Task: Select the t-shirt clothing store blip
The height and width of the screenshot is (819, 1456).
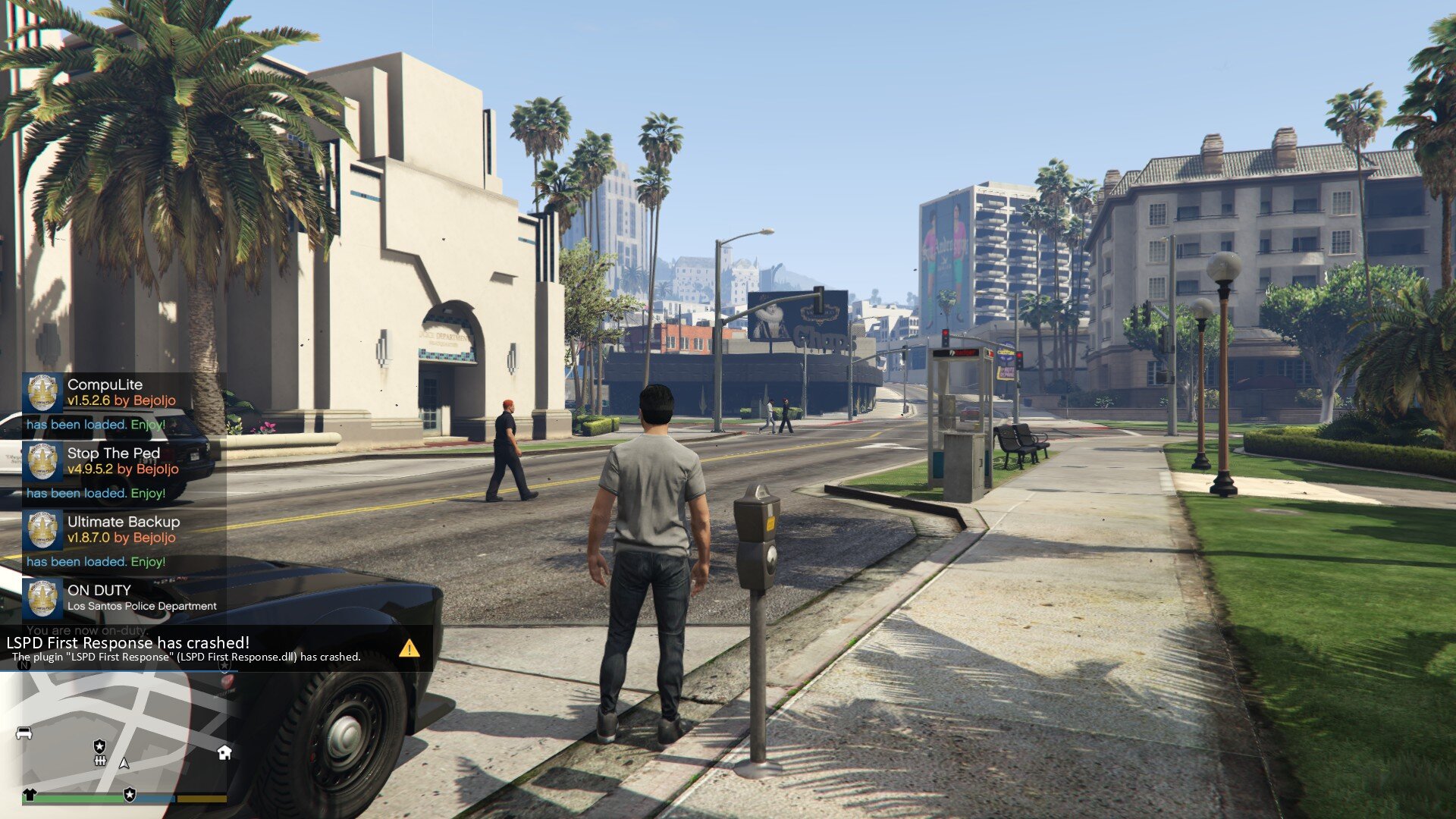Action: click(30, 795)
